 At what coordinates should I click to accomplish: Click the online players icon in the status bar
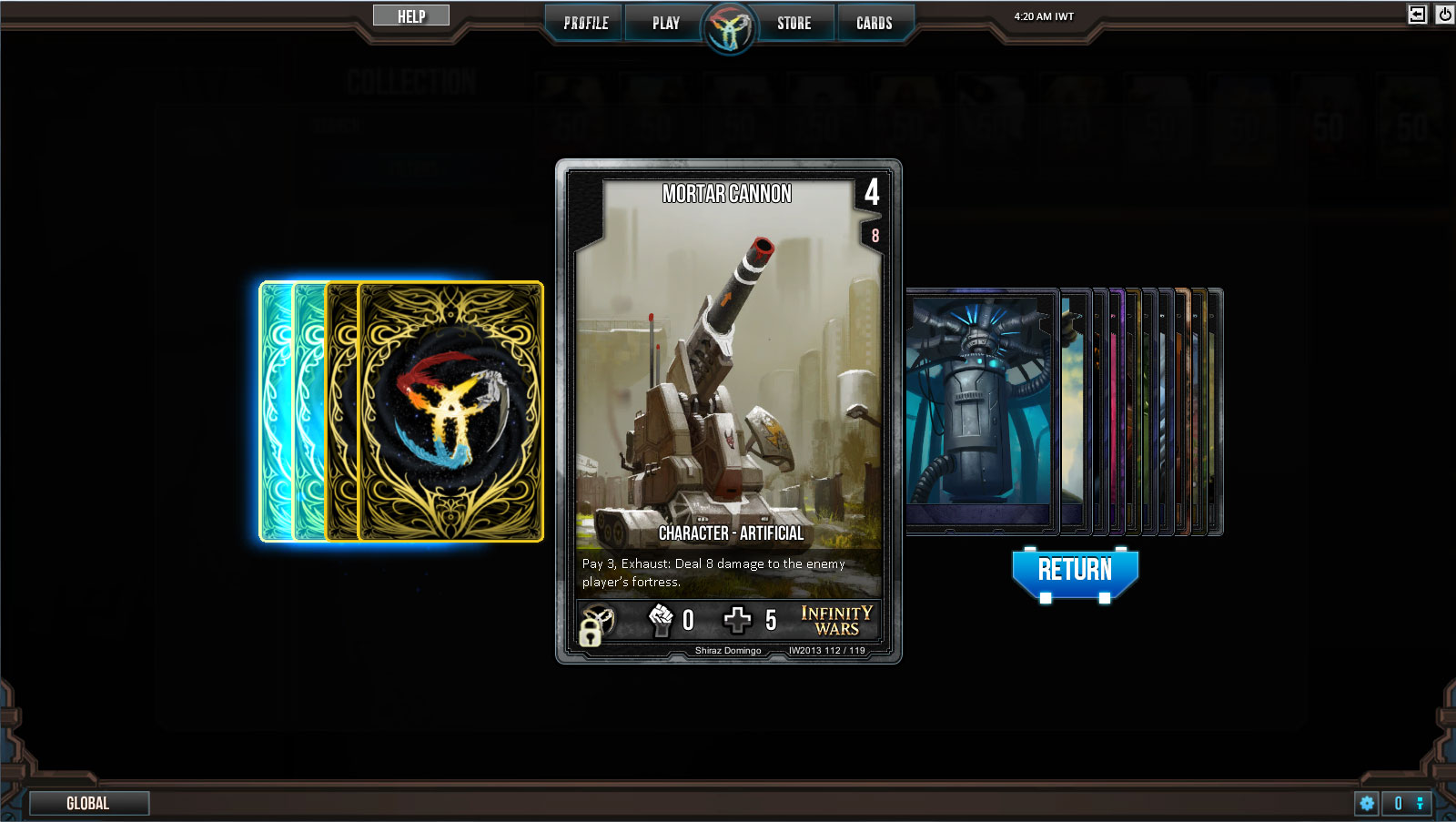tap(1421, 804)
